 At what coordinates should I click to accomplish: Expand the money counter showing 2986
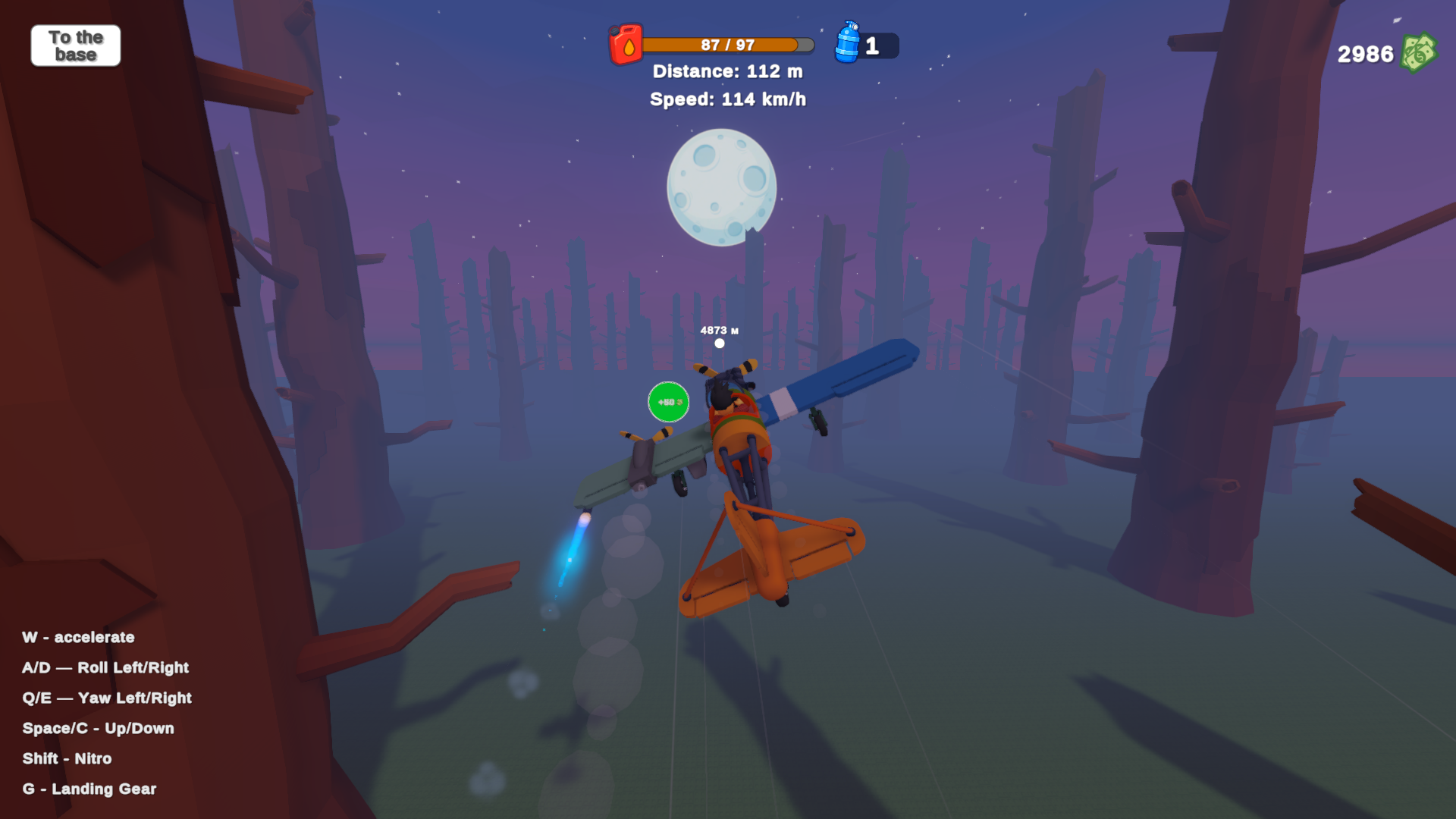tap(1364, 54)
